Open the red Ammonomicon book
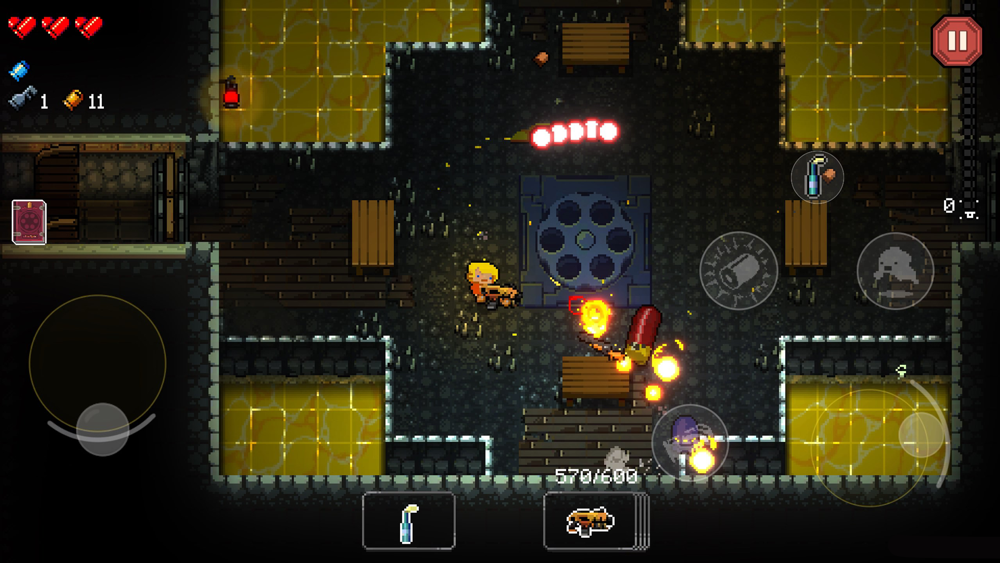 click(29, 221)
